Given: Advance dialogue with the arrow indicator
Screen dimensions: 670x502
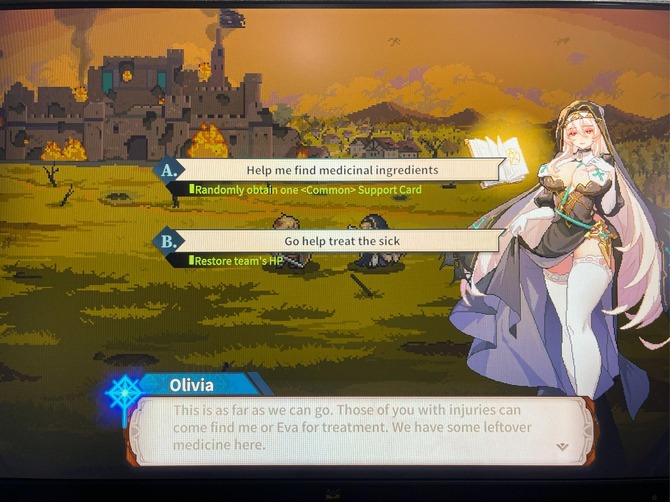Looking at the screenshot, I should [562, 447].
